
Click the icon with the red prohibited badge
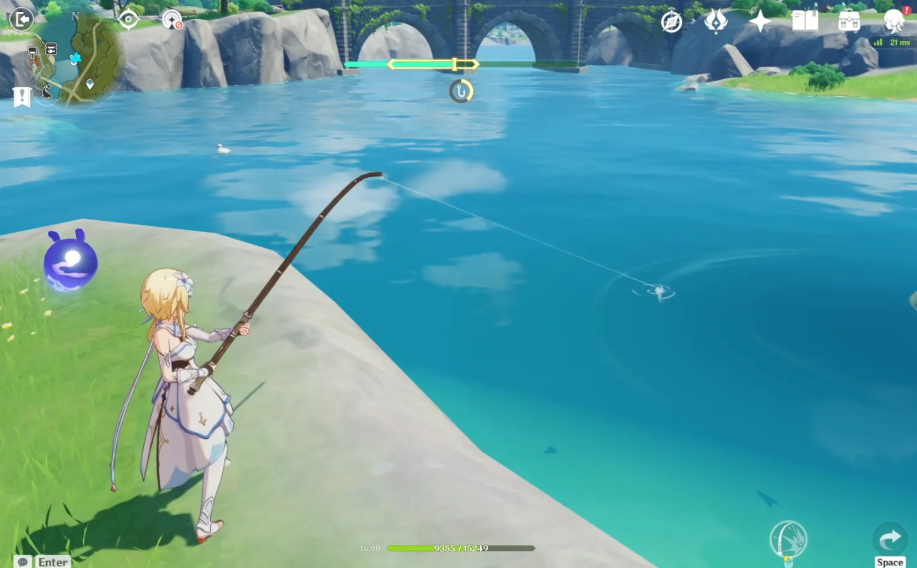pos(172,19)
